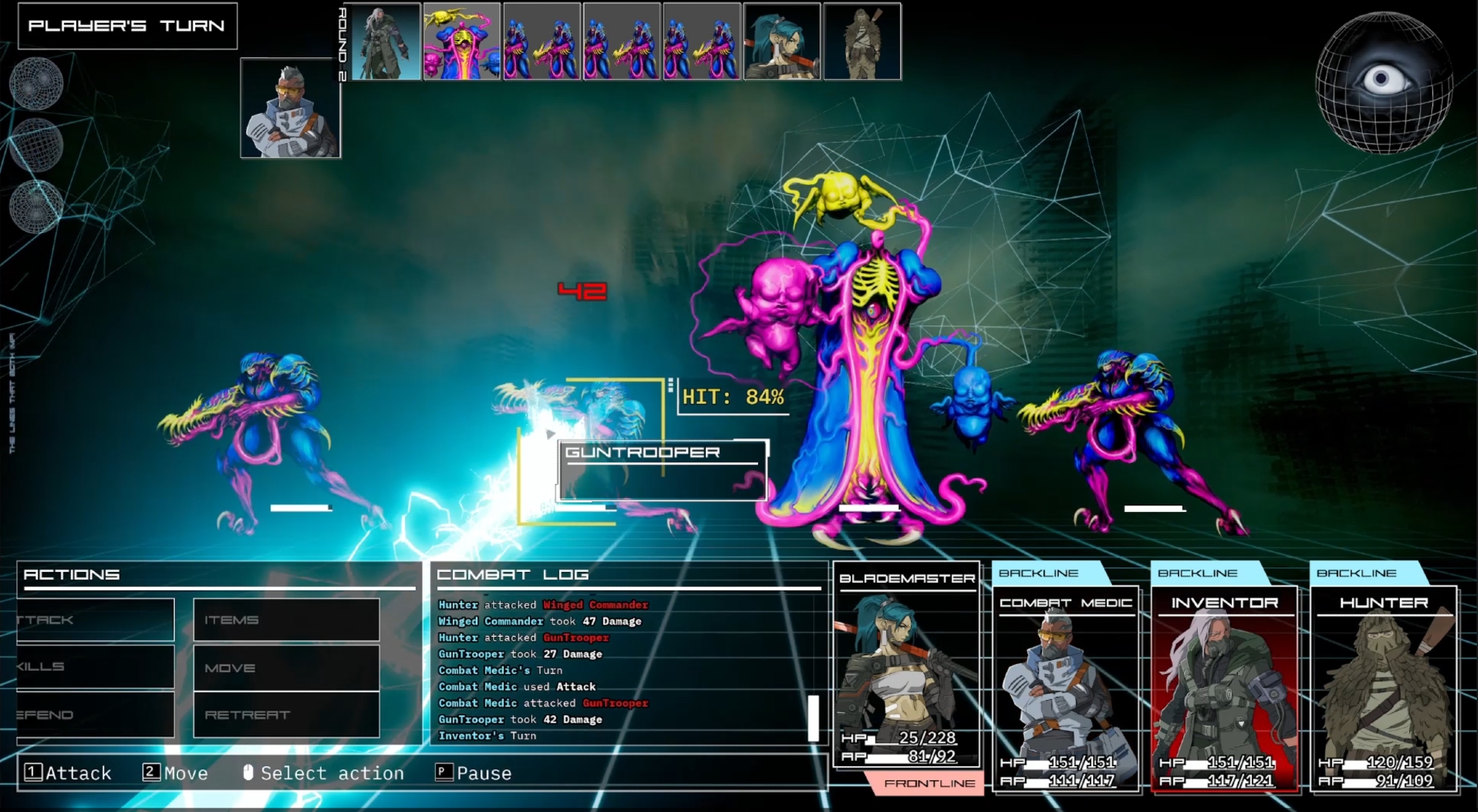Select the Inventor portrait in turn order

click(385, 41)
